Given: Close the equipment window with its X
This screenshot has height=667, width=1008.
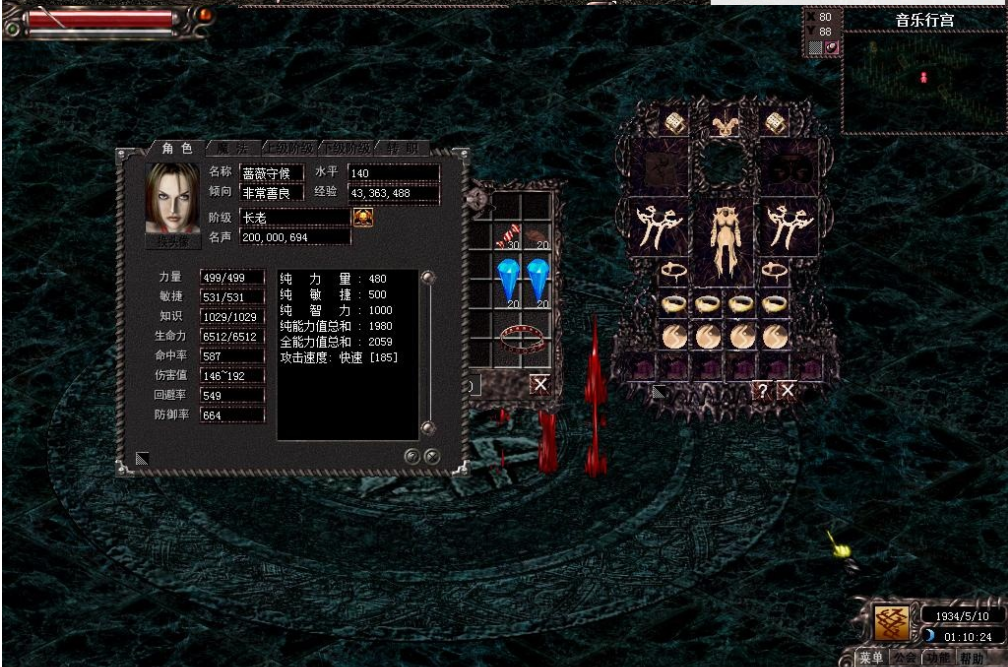Looking at the screenshot, I should tap(788, 391).
